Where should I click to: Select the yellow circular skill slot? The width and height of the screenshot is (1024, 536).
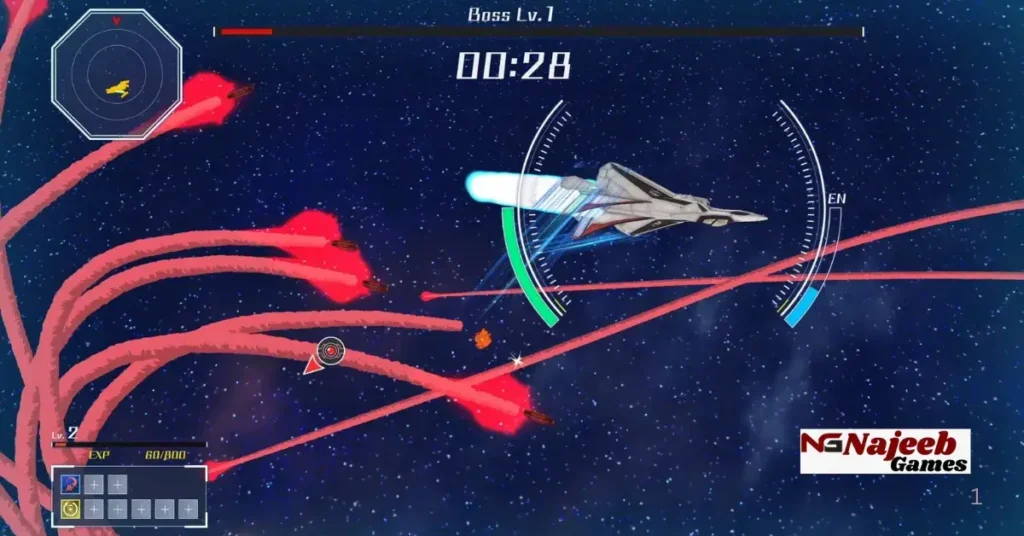coord(70,509)
